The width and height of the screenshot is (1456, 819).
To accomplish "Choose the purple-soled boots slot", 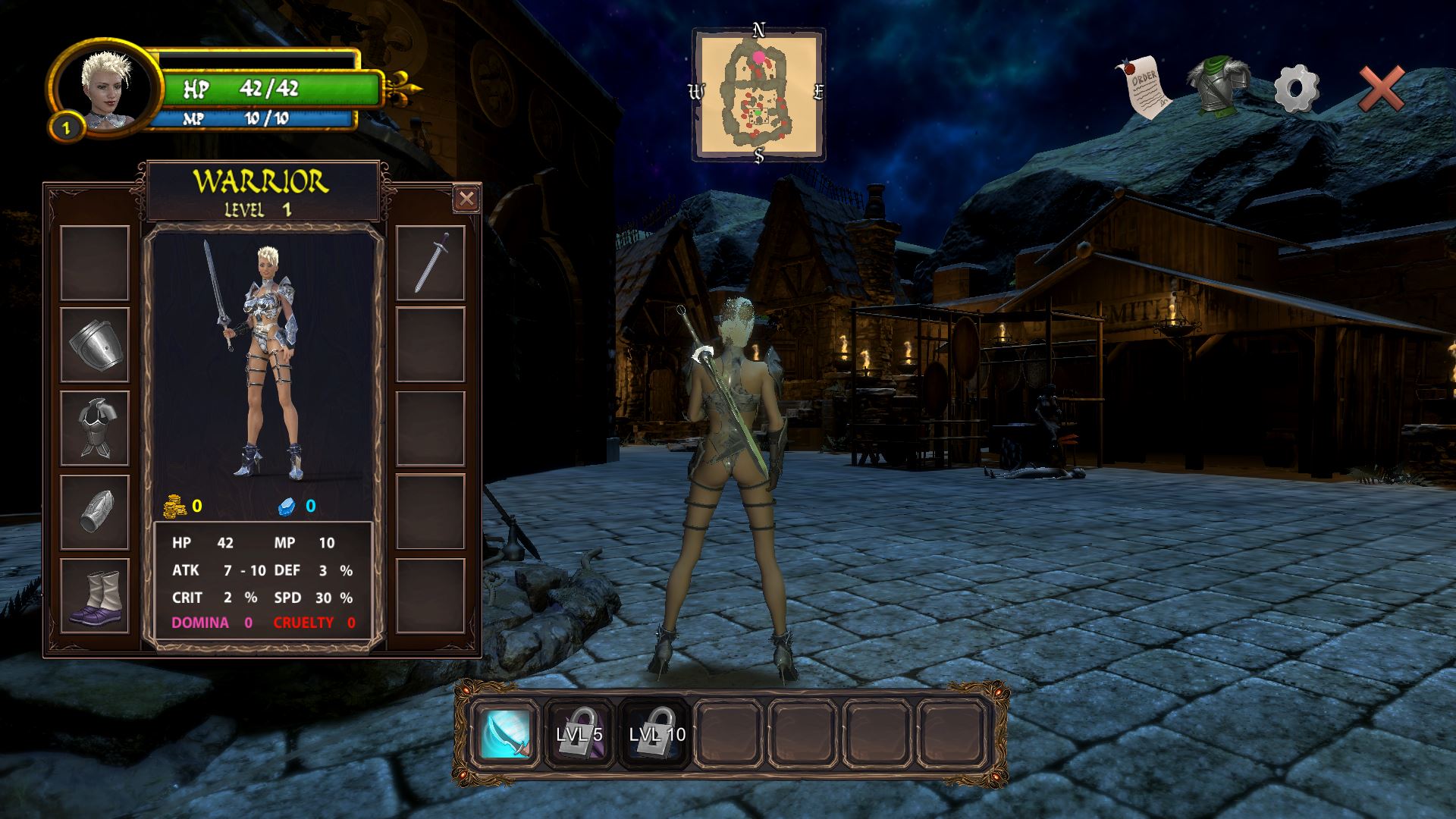I will pos(95,596).
